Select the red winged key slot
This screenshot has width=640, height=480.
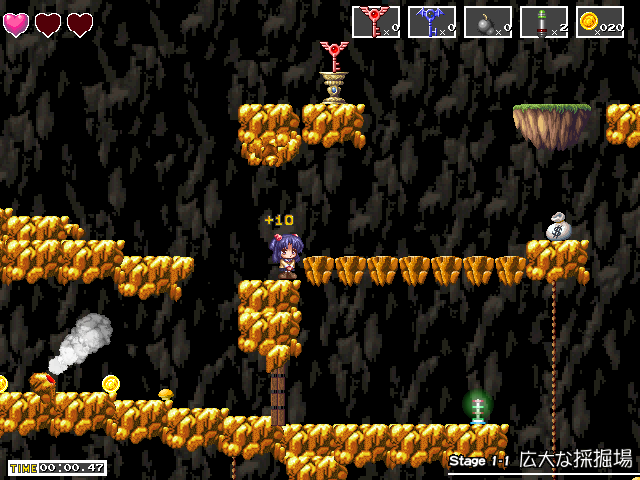376,22
